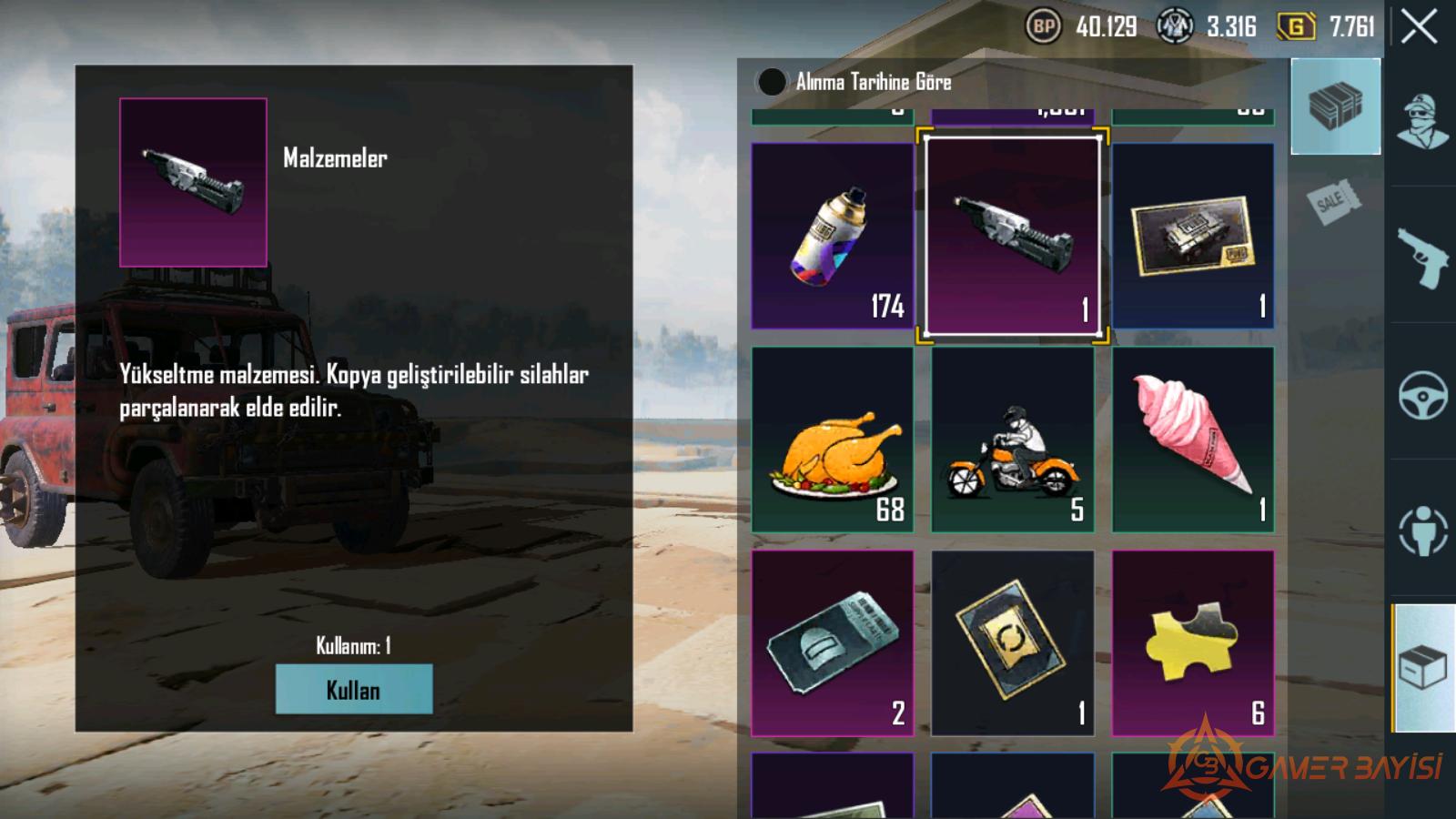Image resolution: width=1456 pixels, height=819 pixels.
Task: Pick the pink ice cream cone slot
Action: 1192,440
